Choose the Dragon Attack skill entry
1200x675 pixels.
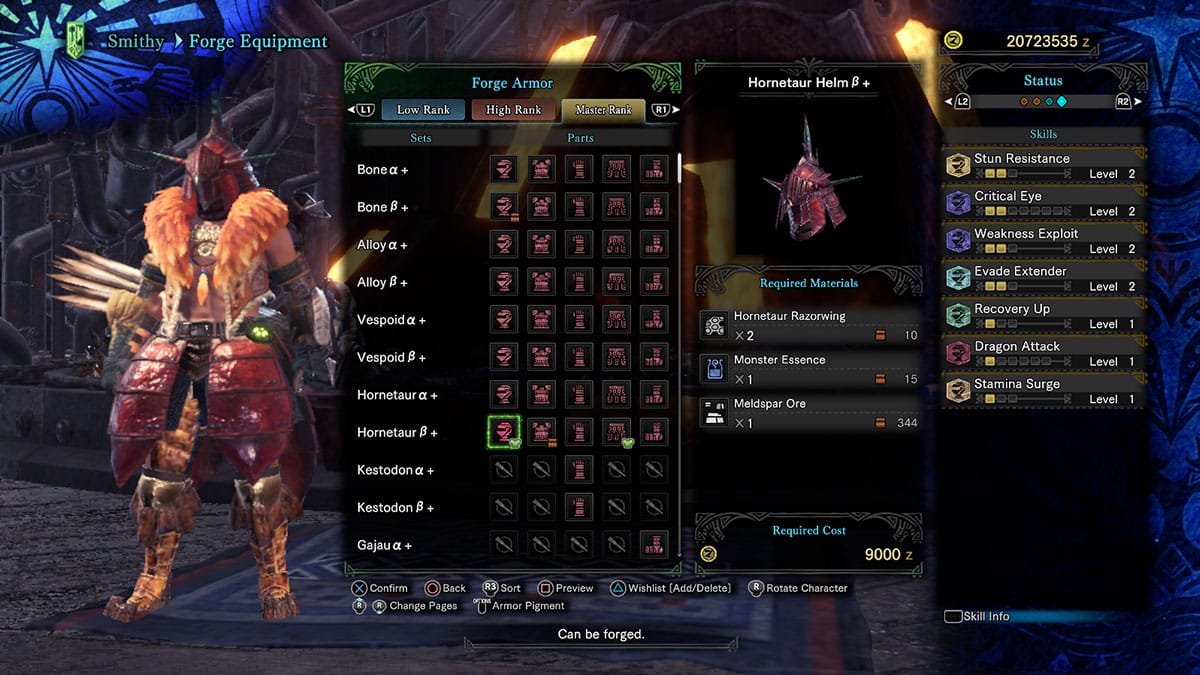pos(1042,353)
